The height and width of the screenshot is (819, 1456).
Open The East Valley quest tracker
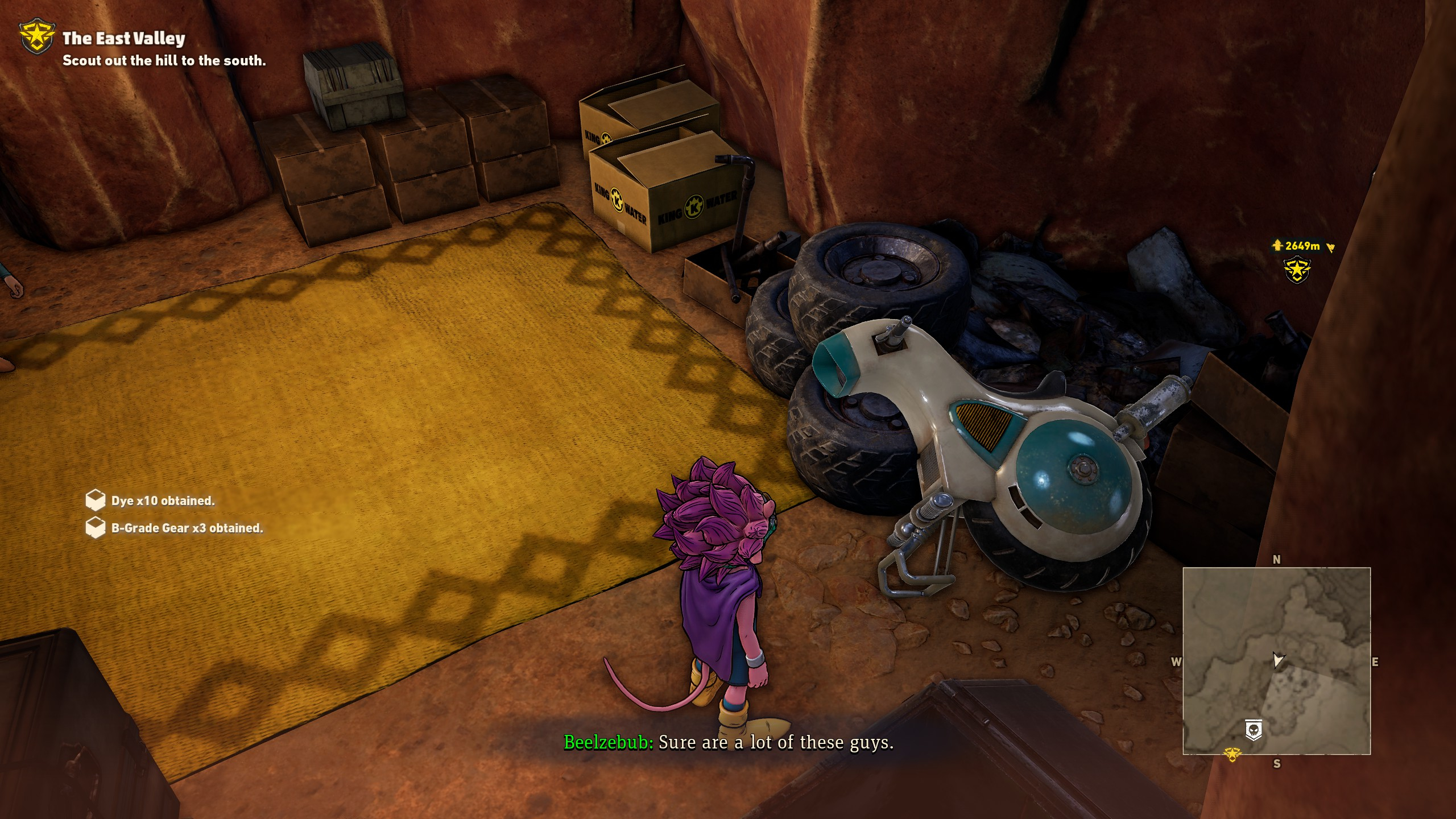[x=124, y=39]
